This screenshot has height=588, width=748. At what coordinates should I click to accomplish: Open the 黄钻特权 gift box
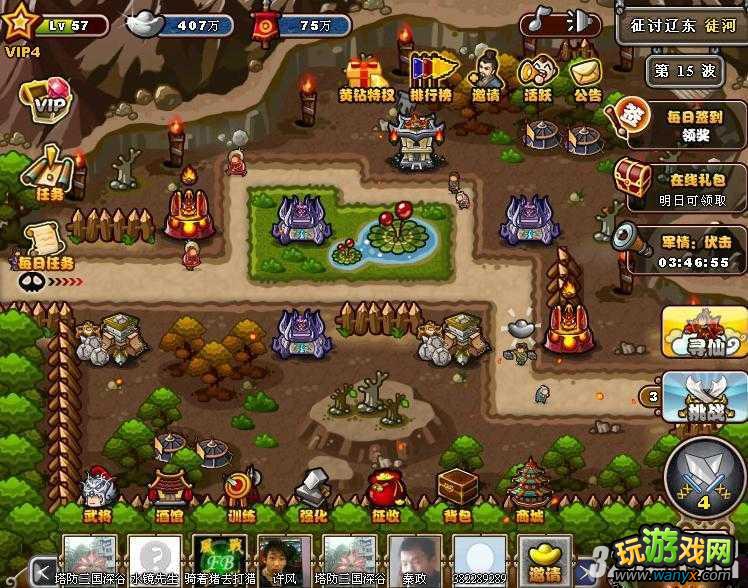tap(366, 76)
